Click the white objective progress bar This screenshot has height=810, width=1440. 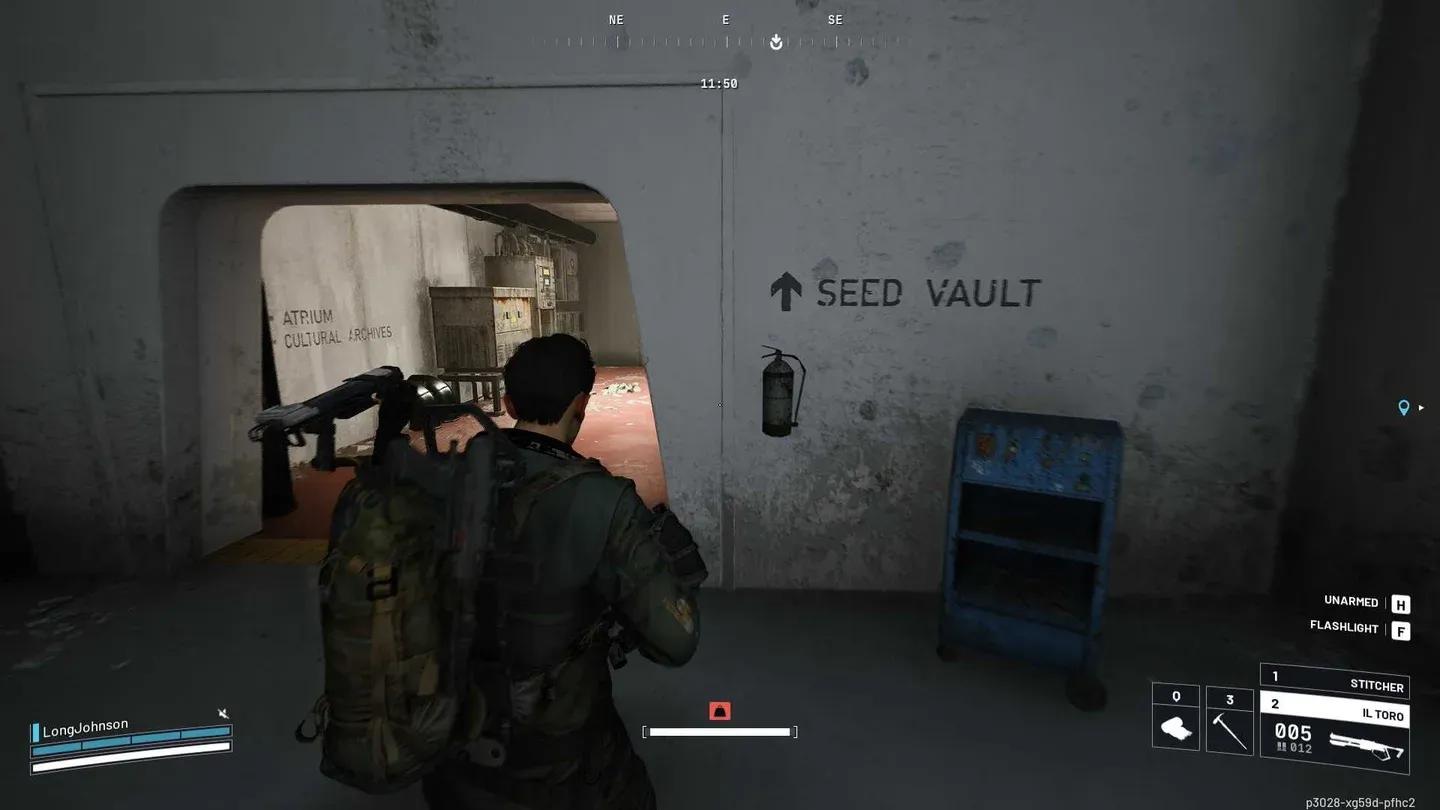click(719, 731)
